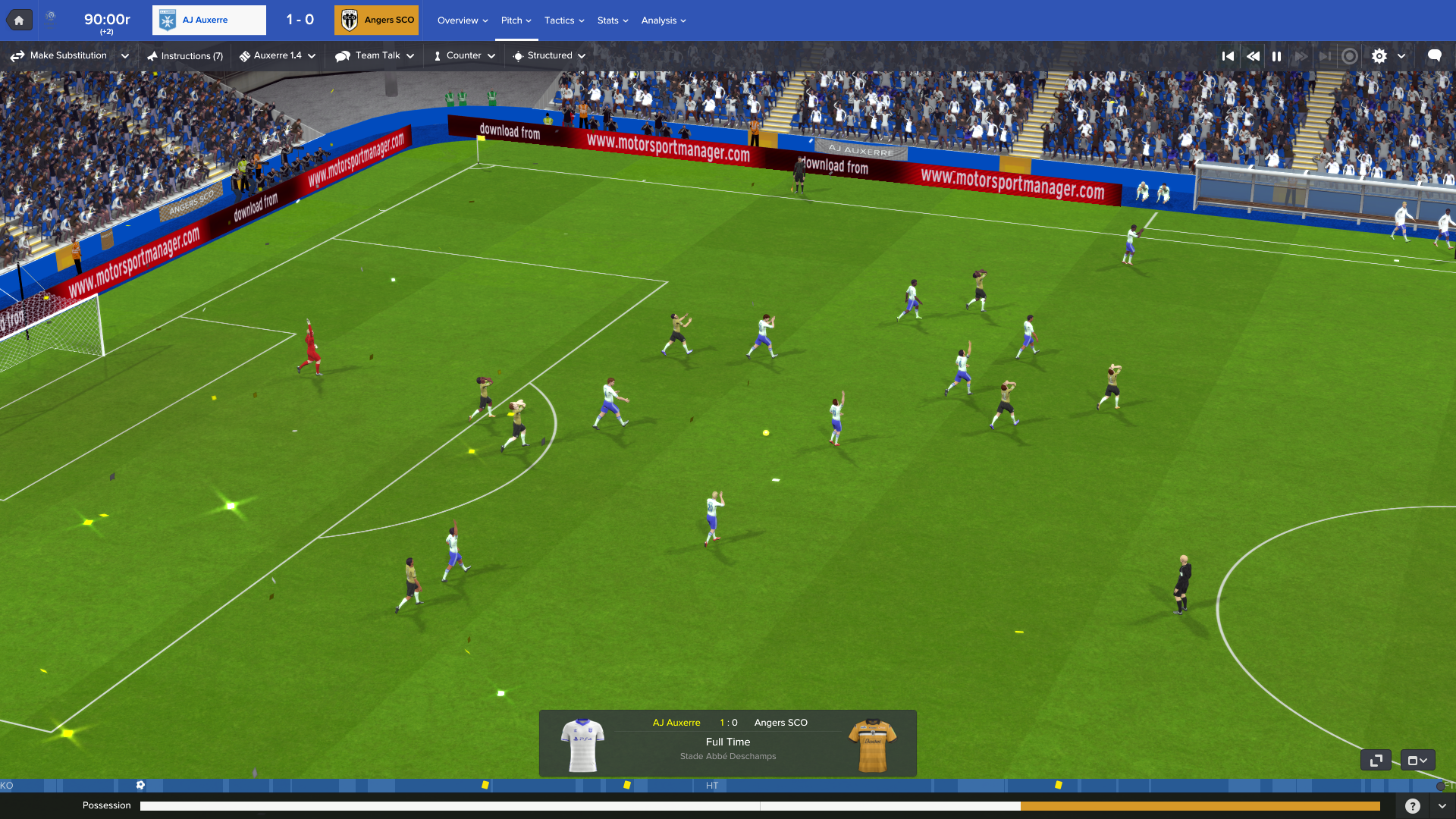This screenshot has width=1456, height=819.
Task: Go to the home screen
Action: pyautogui.click(x=19, y=20)
